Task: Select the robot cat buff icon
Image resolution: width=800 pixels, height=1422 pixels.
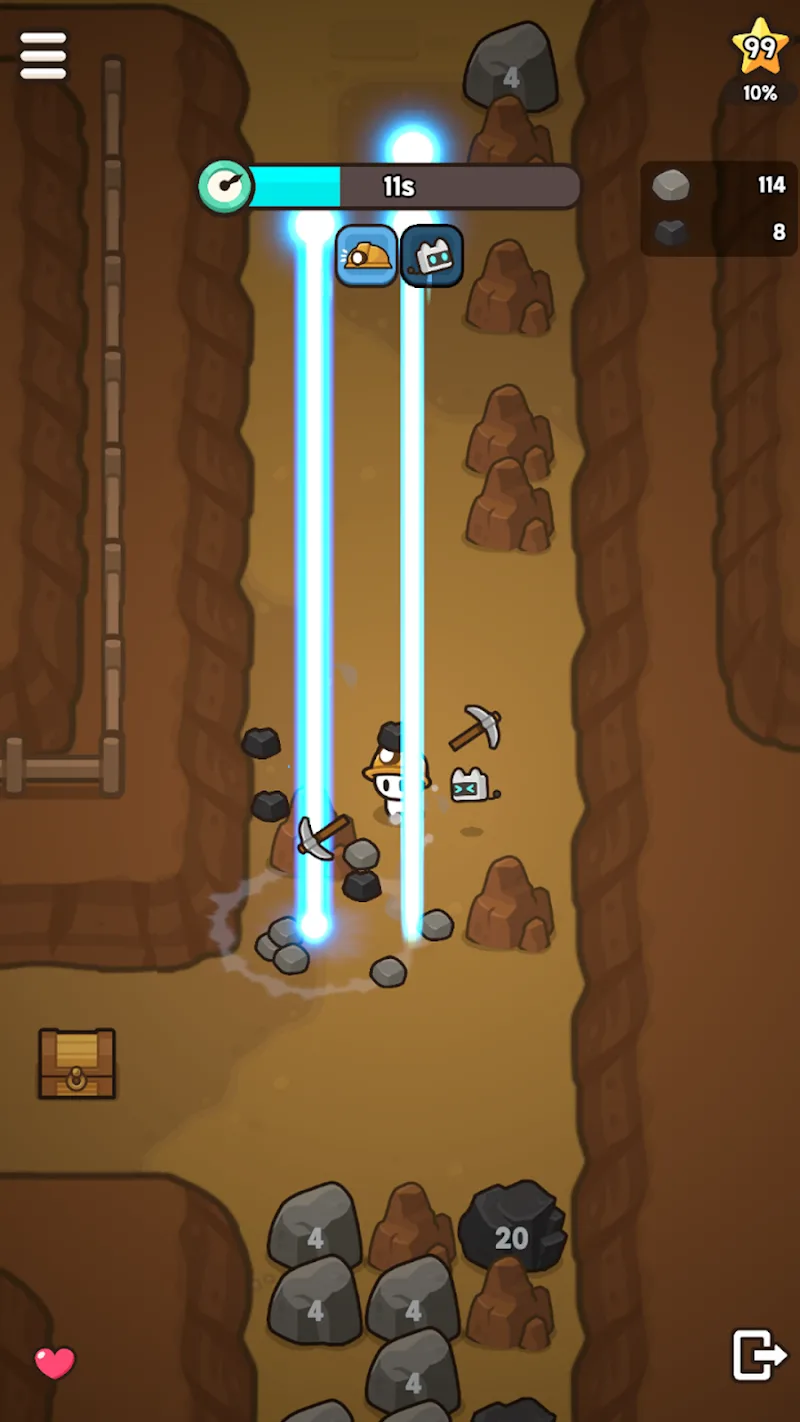Action: coord(432,256)
